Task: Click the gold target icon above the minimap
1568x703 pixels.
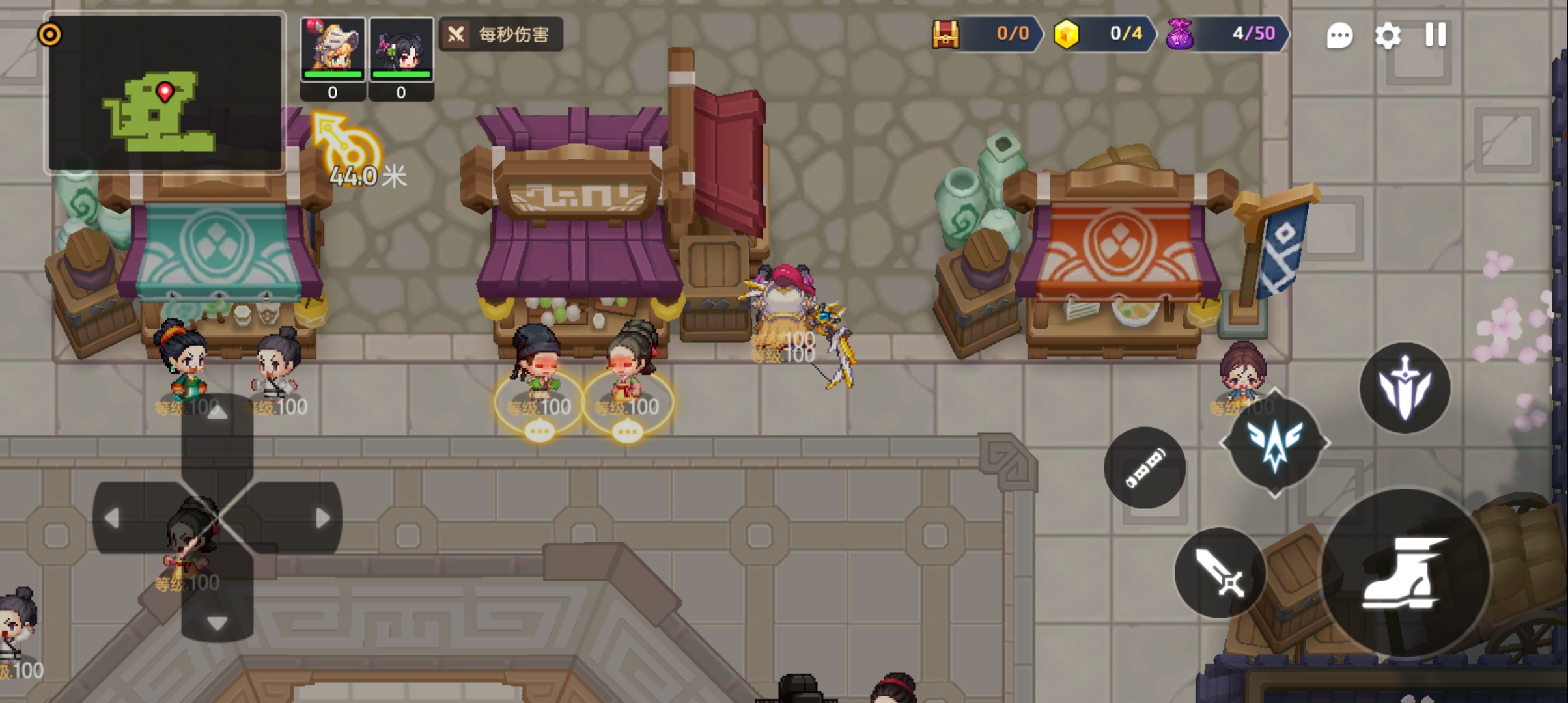Action: click(50, 34)
